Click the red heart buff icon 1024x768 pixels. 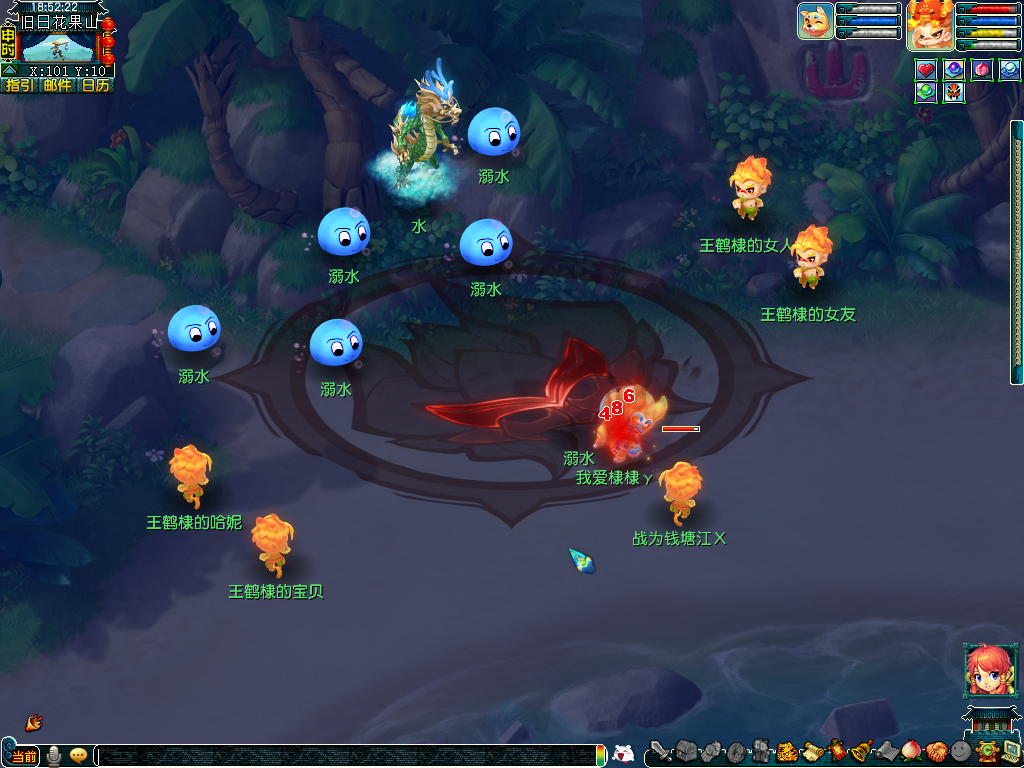(x=926, y=70)
